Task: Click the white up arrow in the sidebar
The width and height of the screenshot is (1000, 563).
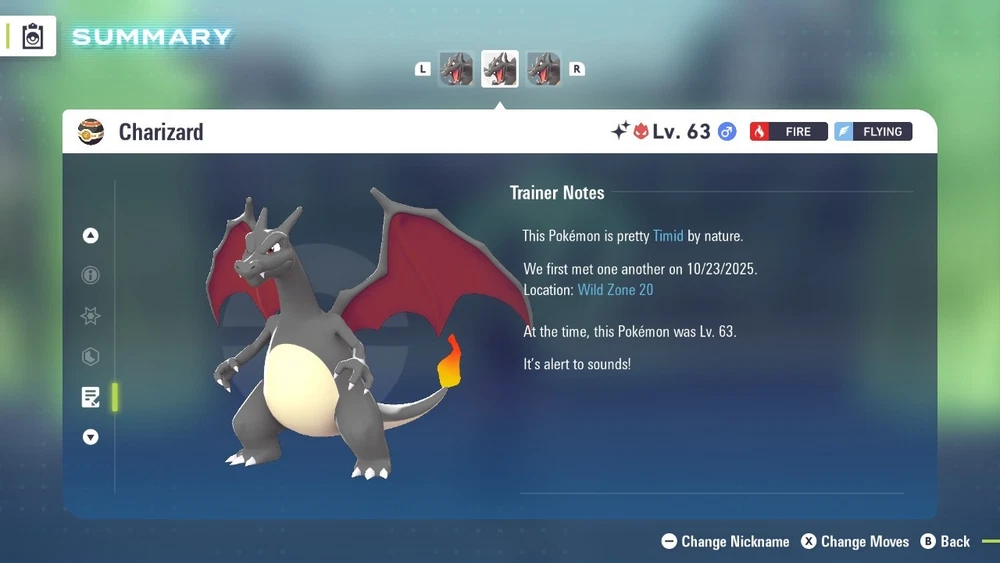Action: coord(91,236)
